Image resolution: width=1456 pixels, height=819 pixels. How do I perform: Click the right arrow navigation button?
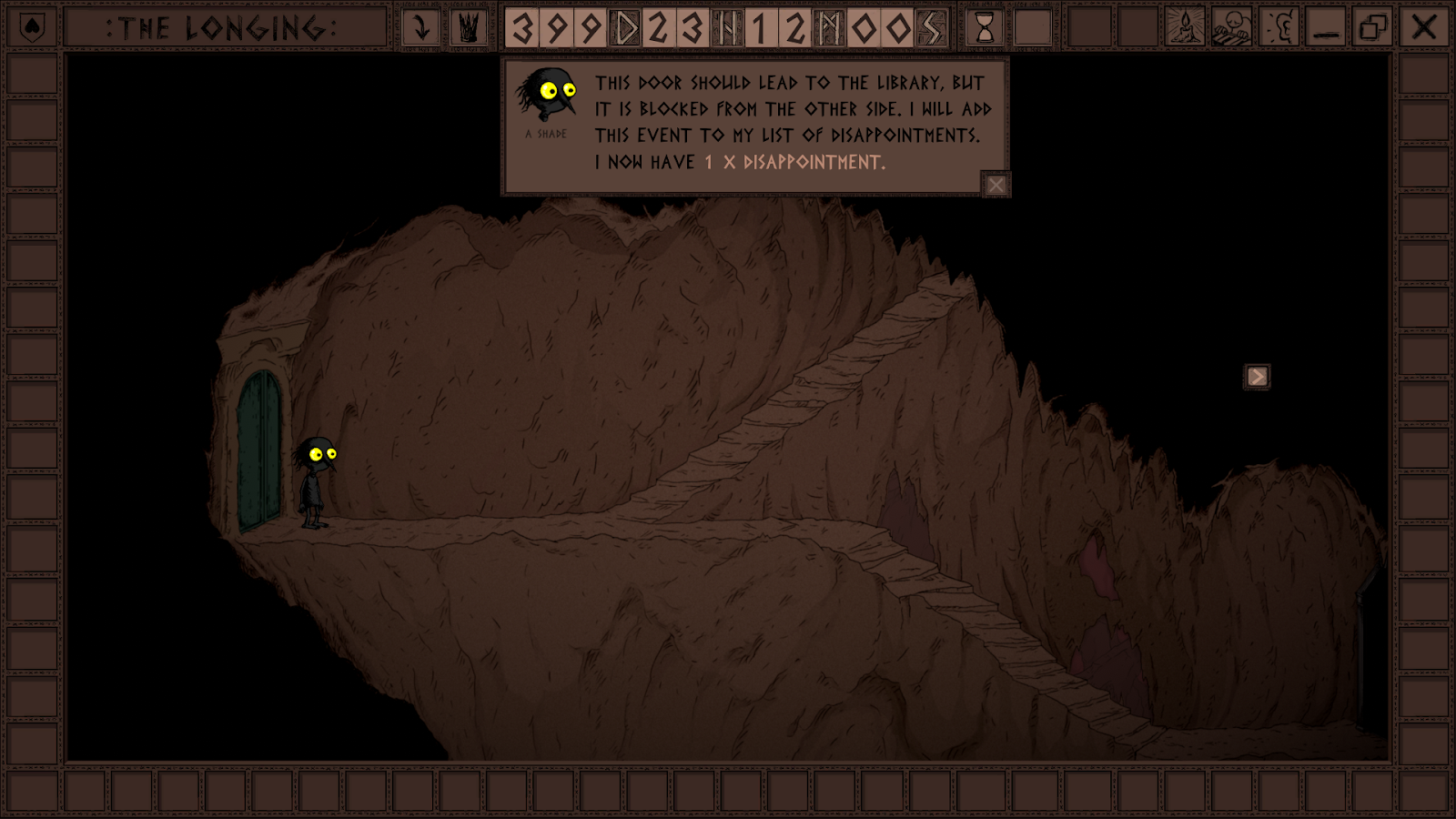pos(1257,377)
